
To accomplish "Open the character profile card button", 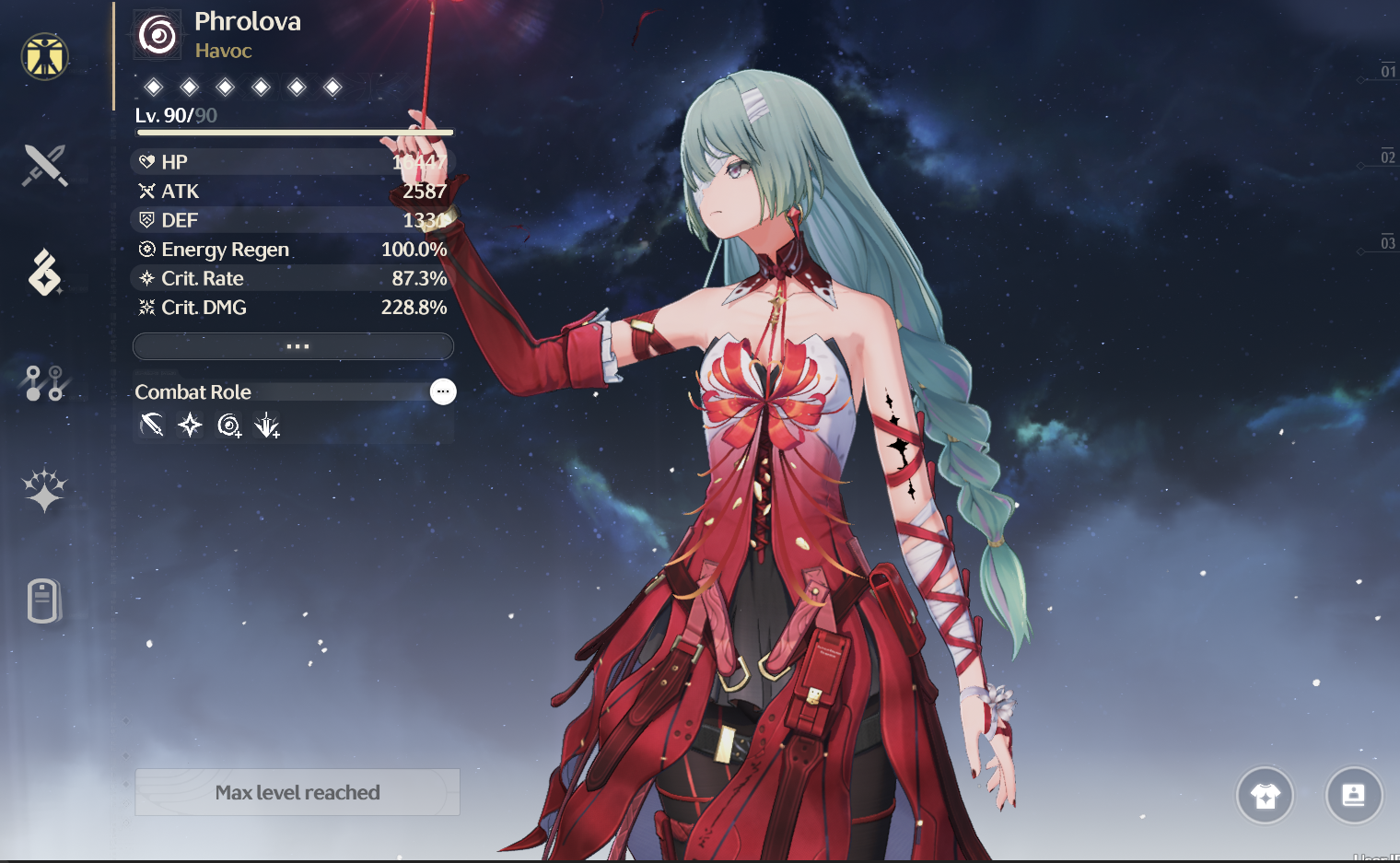I will coord(1353,795).
